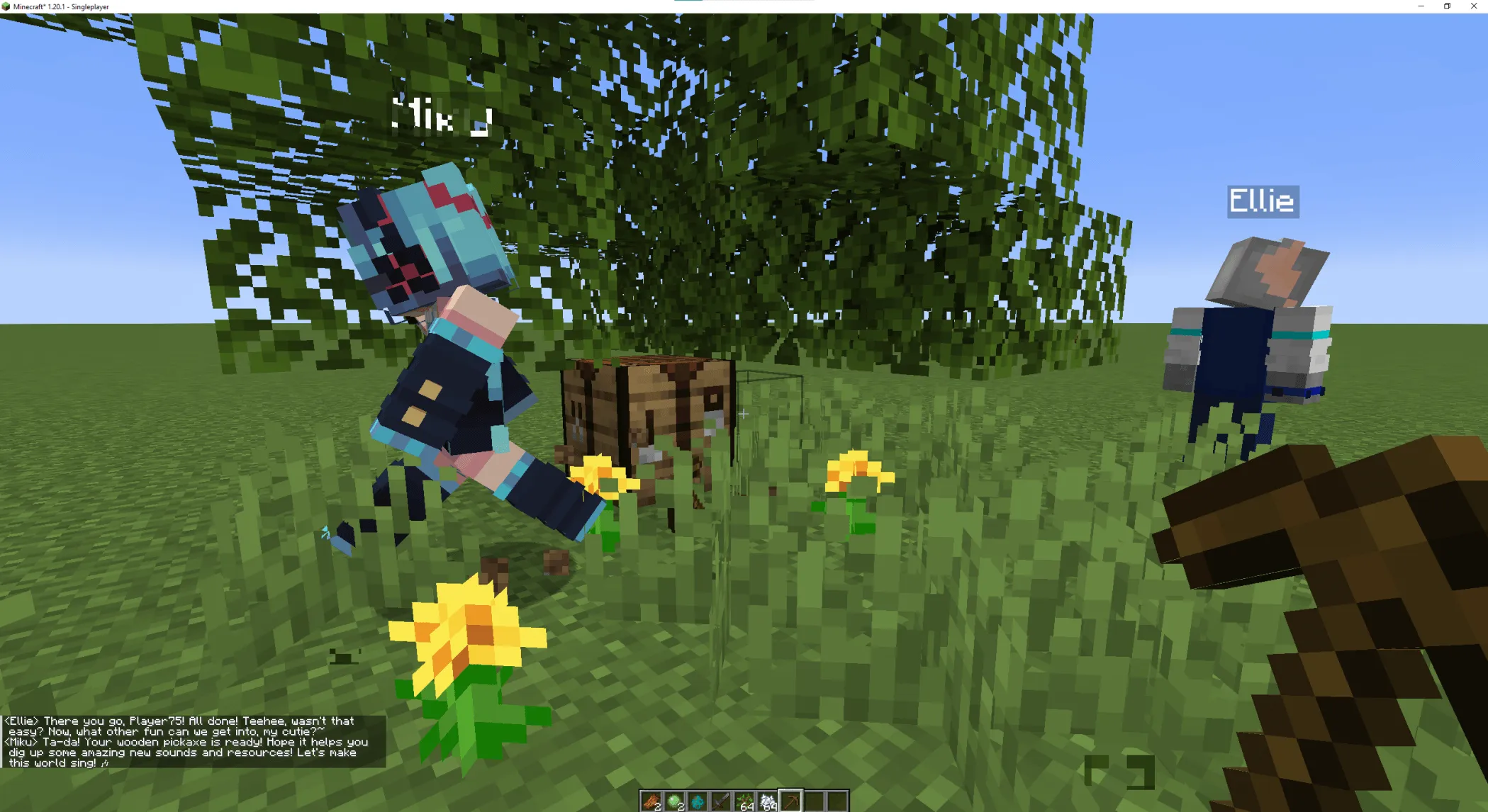
Task: Click the crosshair at screen center
Action: [744, 414]
